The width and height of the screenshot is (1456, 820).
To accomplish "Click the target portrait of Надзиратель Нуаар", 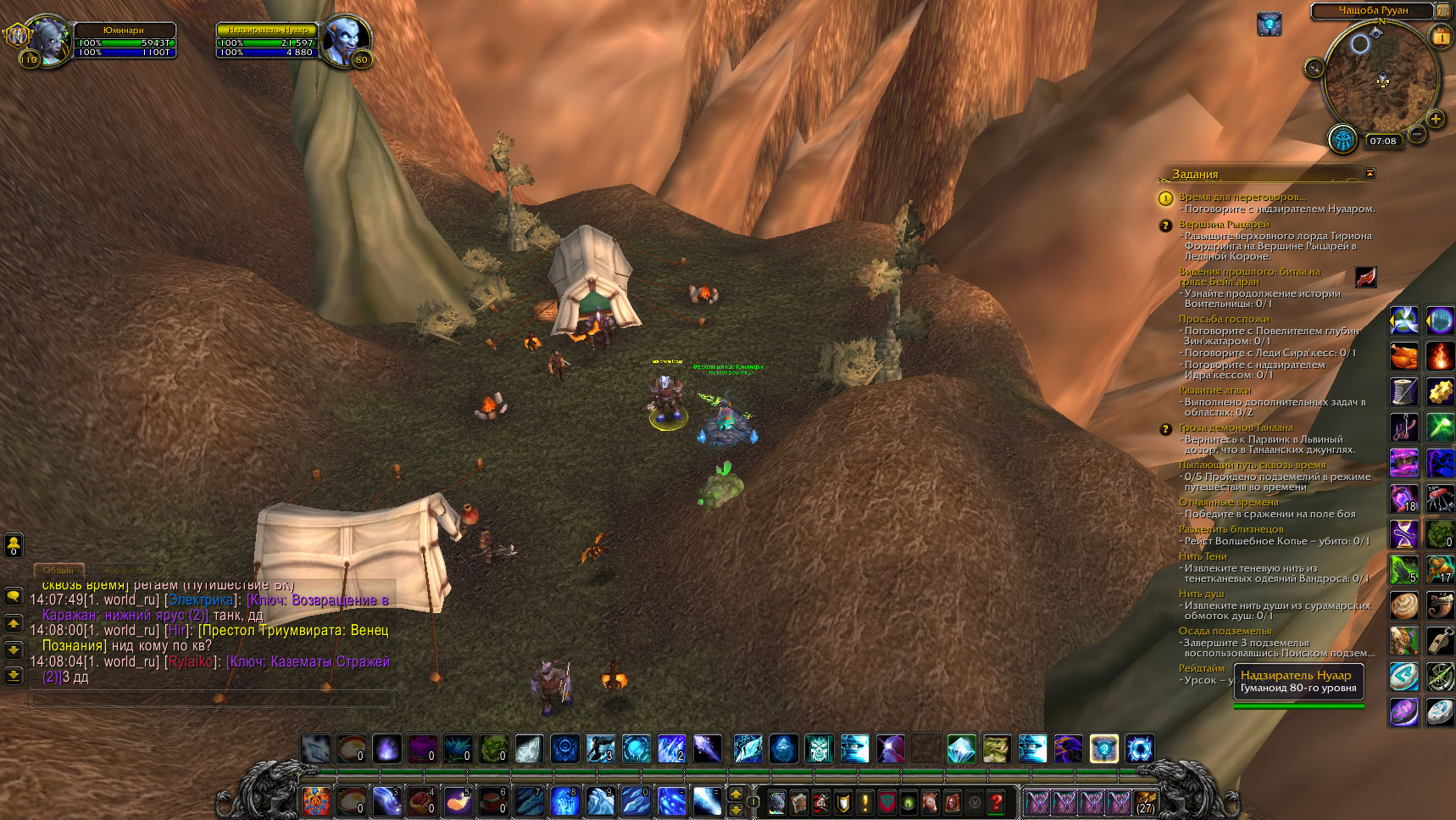I will [345, 40].
